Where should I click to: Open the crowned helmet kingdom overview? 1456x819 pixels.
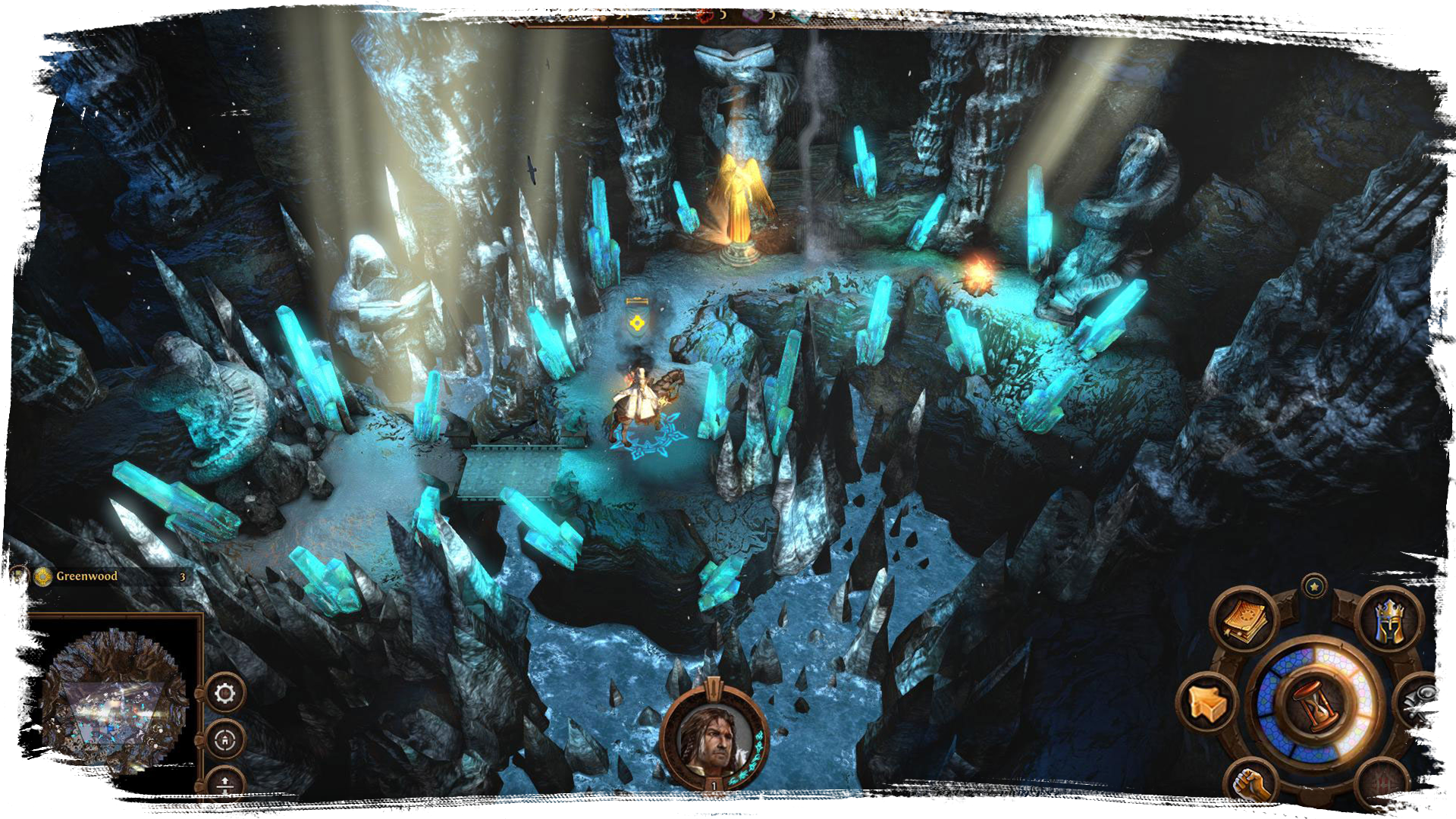coord(1390,620)
